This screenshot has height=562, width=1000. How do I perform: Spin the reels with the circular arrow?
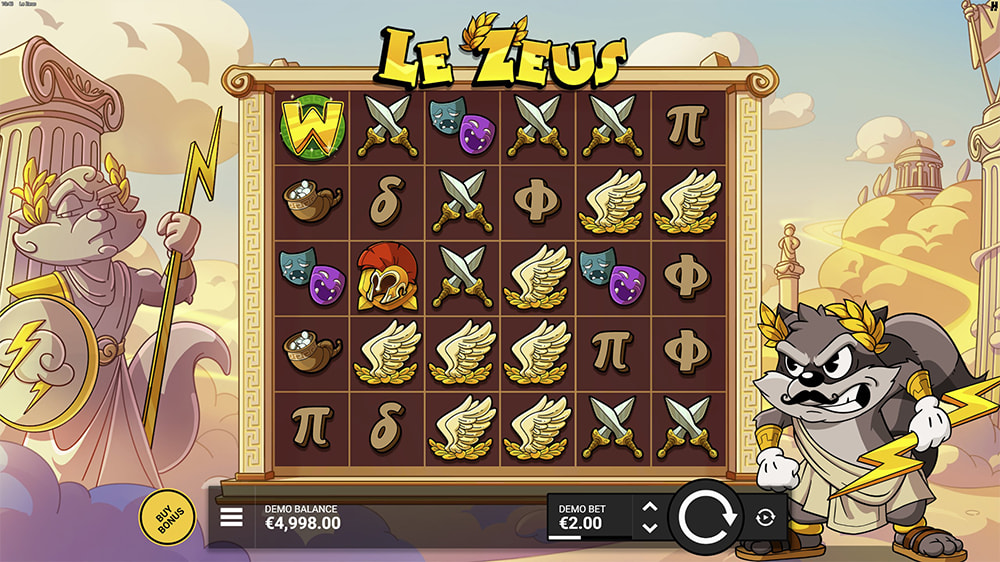(707, 517)
